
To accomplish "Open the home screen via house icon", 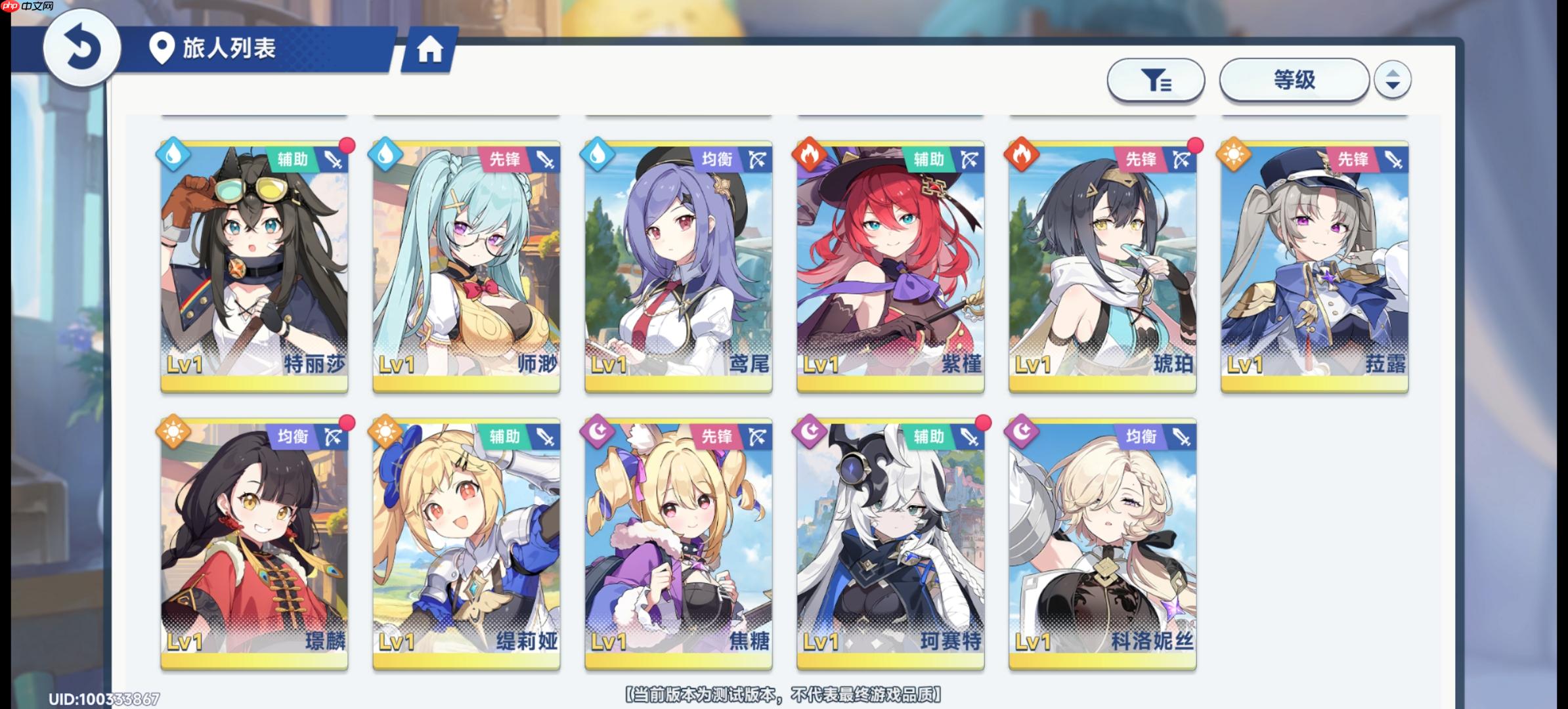I will pyautogui.click(x=430, y=50).
